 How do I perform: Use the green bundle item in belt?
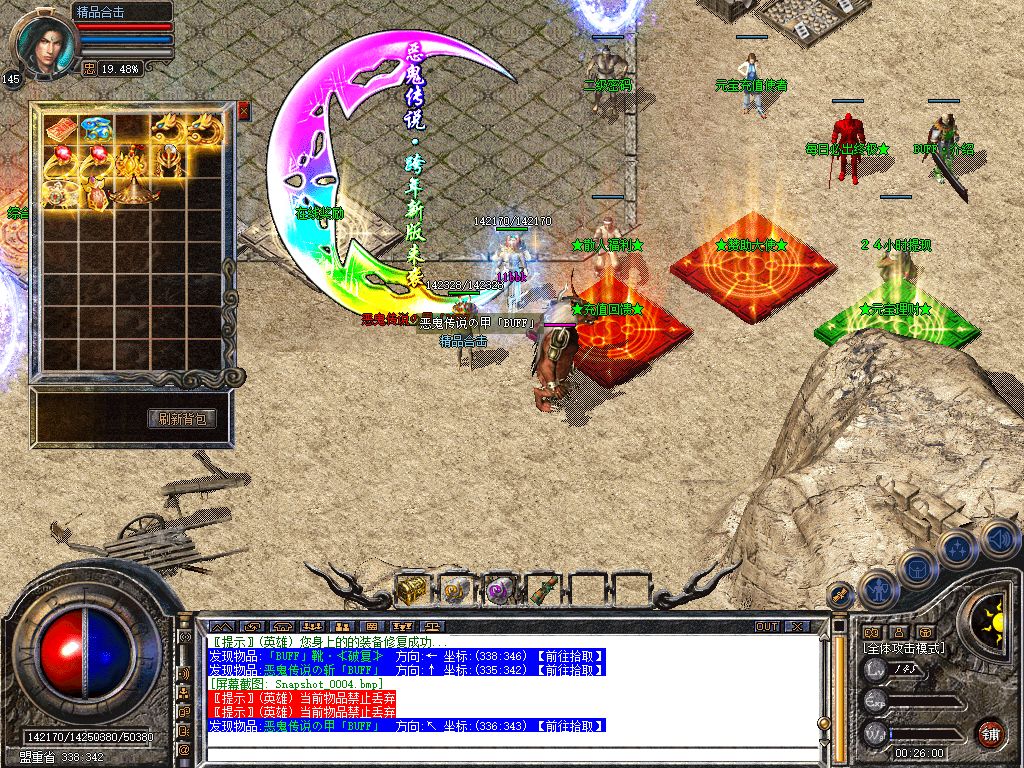(x=541, y=590)
